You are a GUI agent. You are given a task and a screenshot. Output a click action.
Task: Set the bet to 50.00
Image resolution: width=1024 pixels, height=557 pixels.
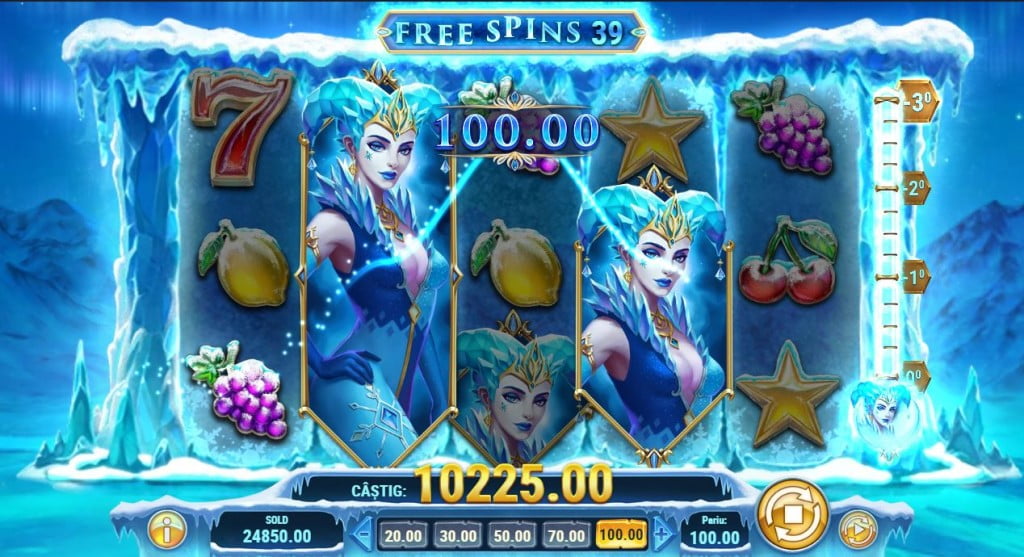pyautogui.click(x=510, y=533)
